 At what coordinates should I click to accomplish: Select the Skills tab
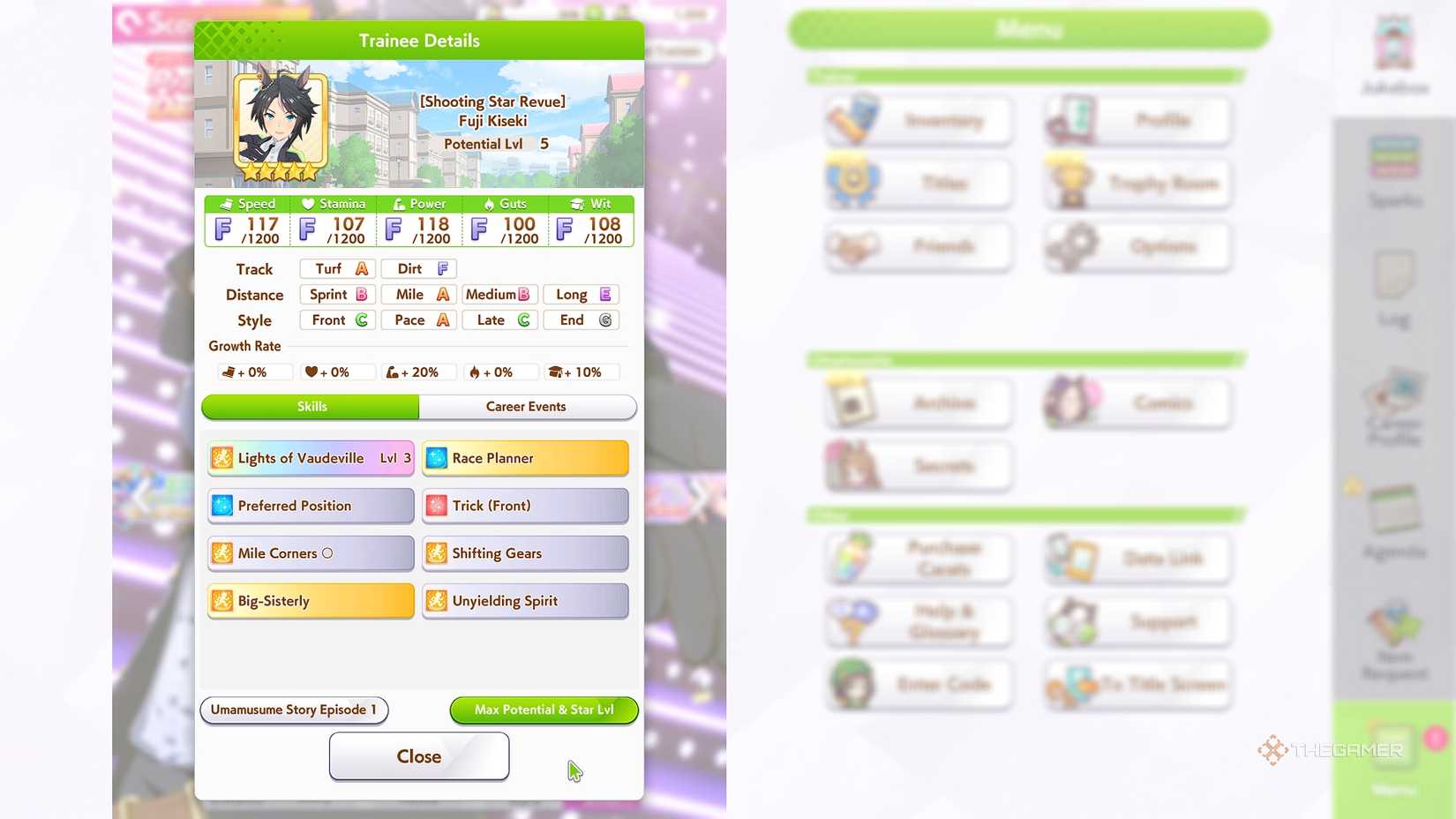[310, 407]
